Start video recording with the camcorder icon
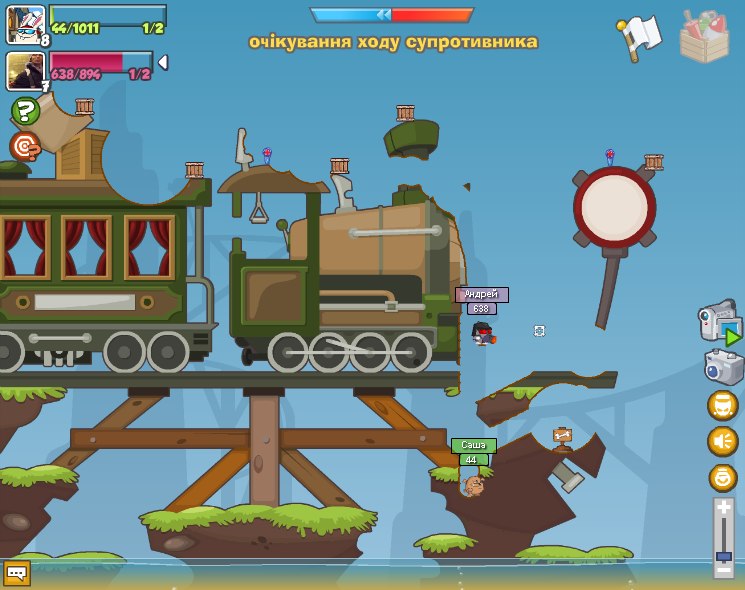745x590 pixels. [x=720, y=323]
